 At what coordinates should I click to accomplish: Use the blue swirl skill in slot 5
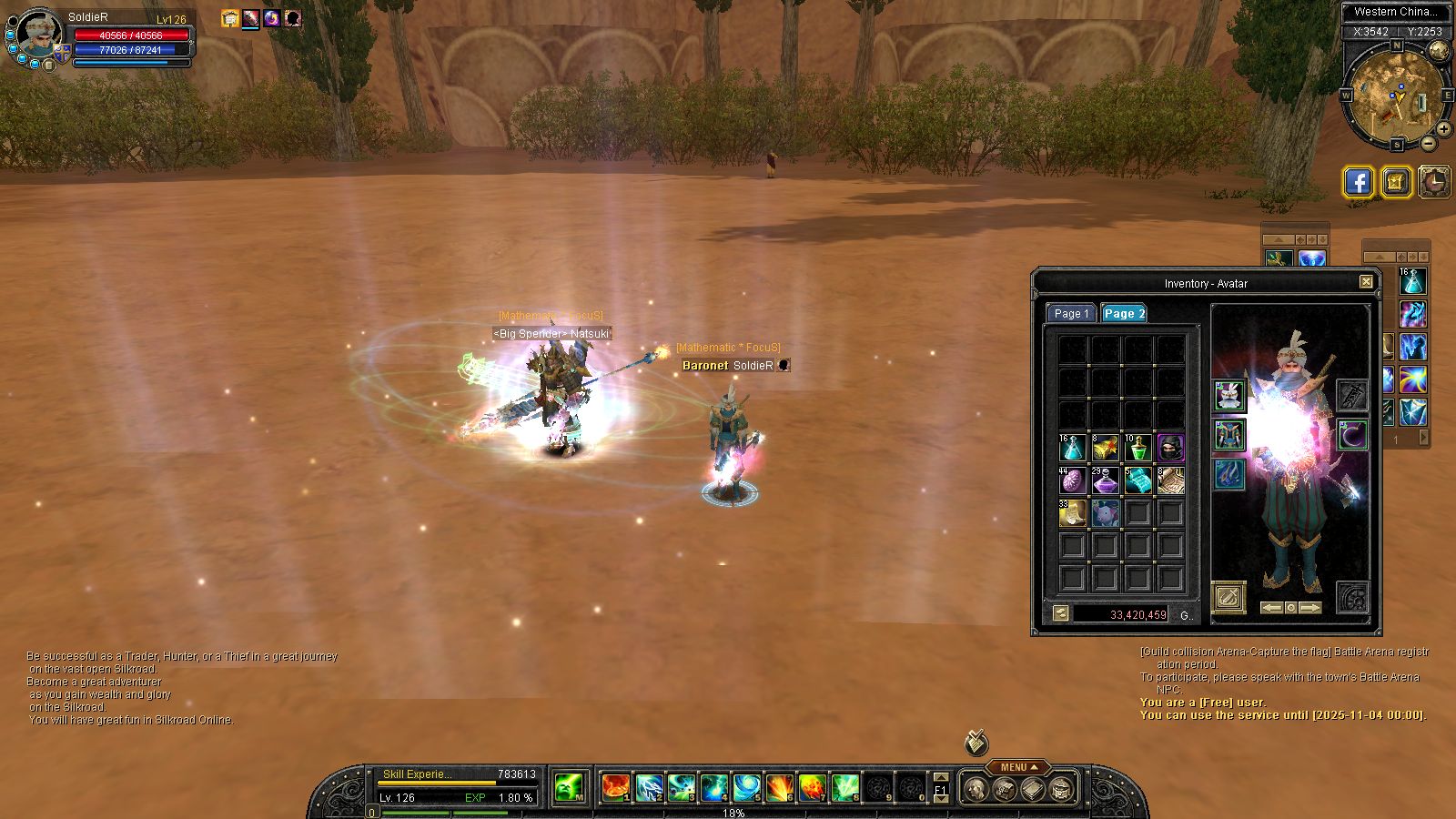747,787
